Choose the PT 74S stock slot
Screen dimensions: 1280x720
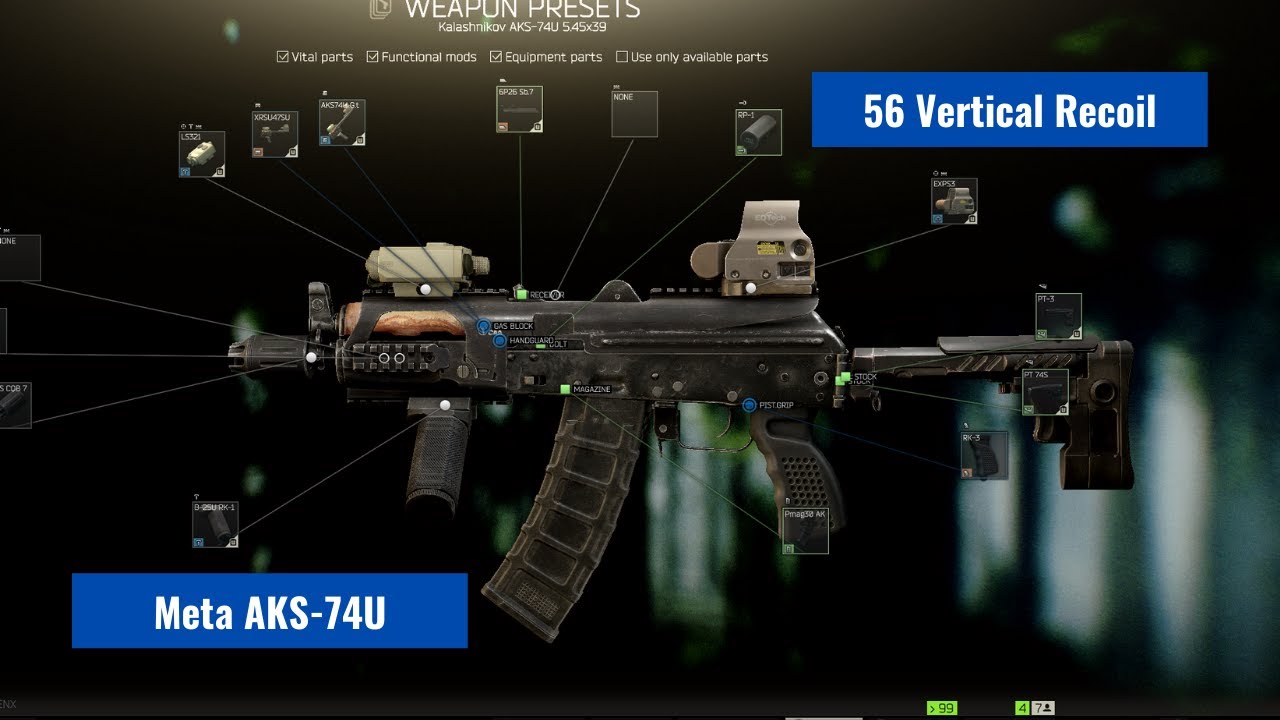pyautogui.click(x=1044, y=392)
